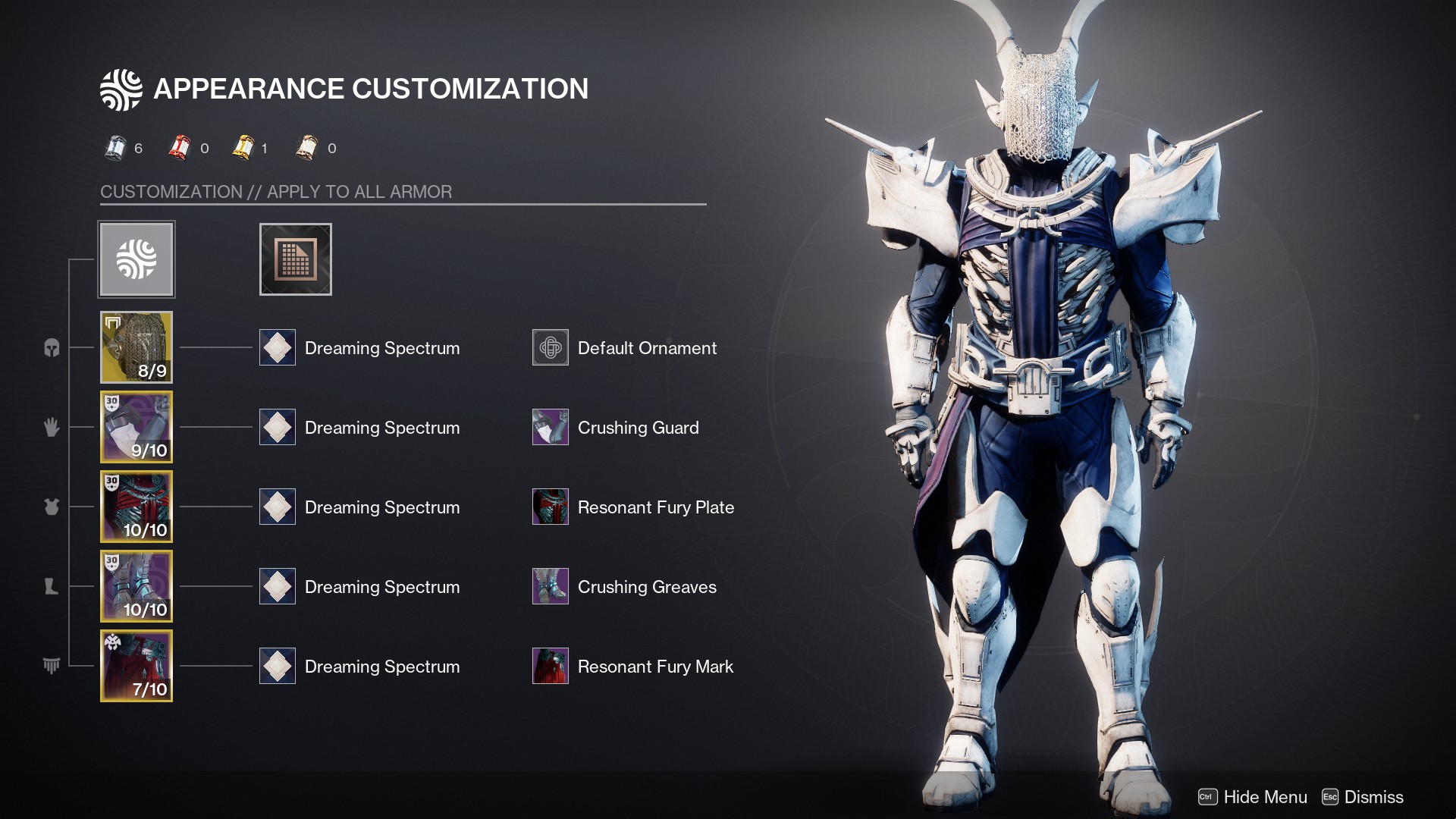The width and height of the screenshot is (1456, 819).
Task: Click the Appearance Customization title icon
Action: [121, 88]
